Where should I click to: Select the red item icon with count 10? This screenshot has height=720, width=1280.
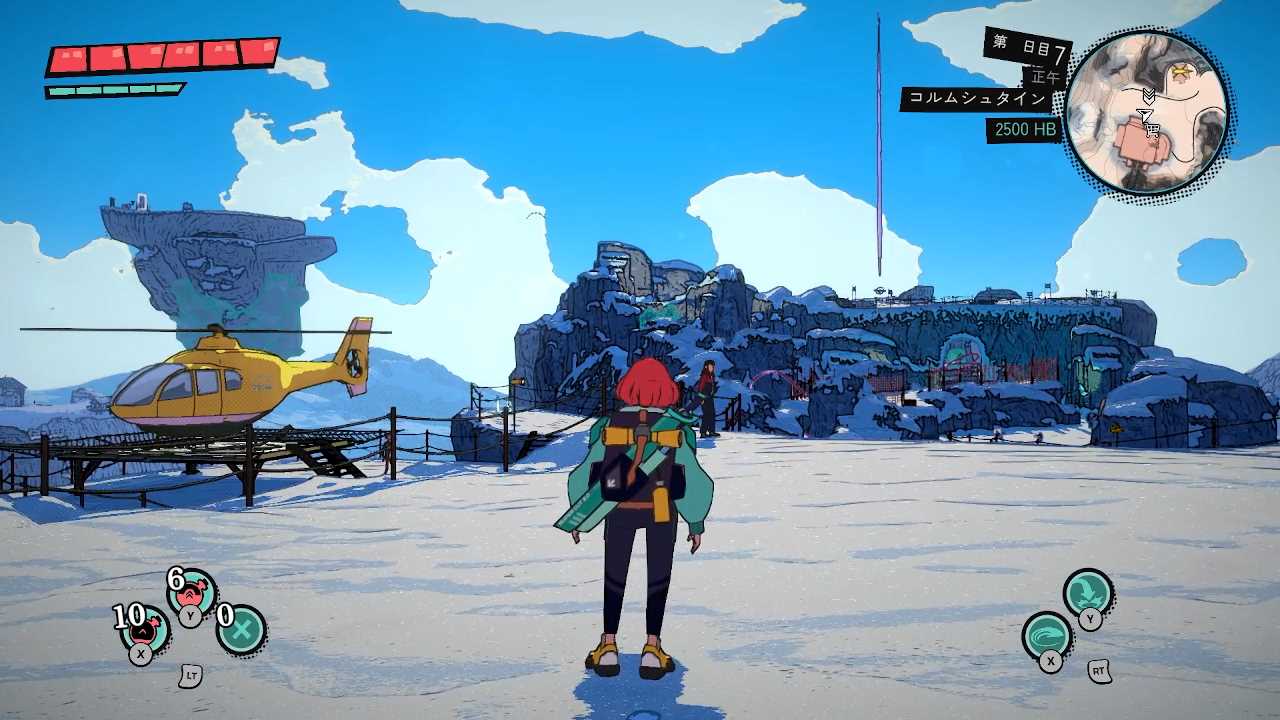[146, 630]
